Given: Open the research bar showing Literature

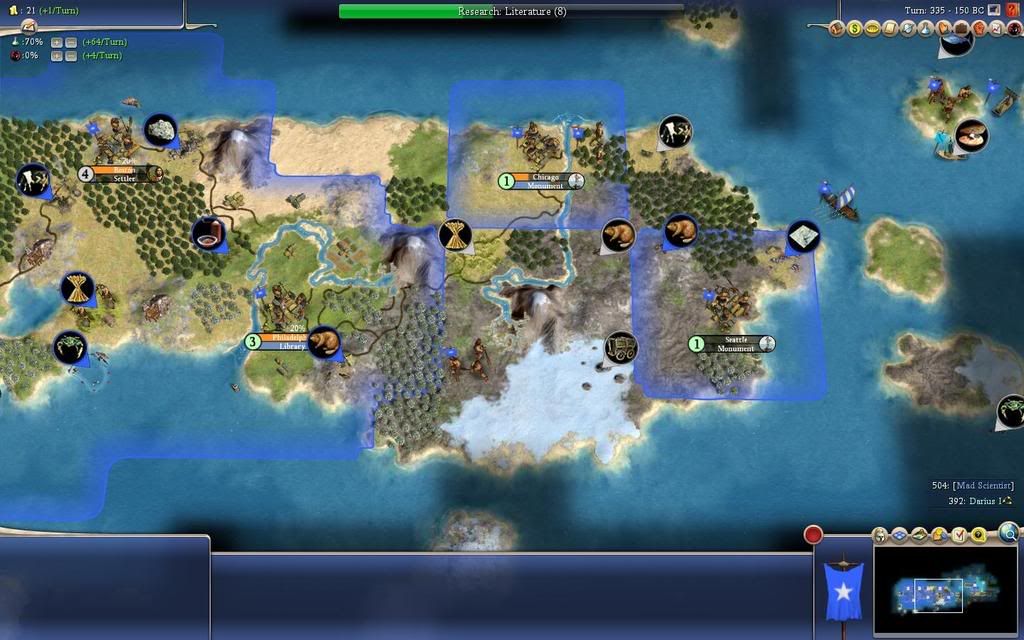Looking at the screenshot, I should pos(511,11).
